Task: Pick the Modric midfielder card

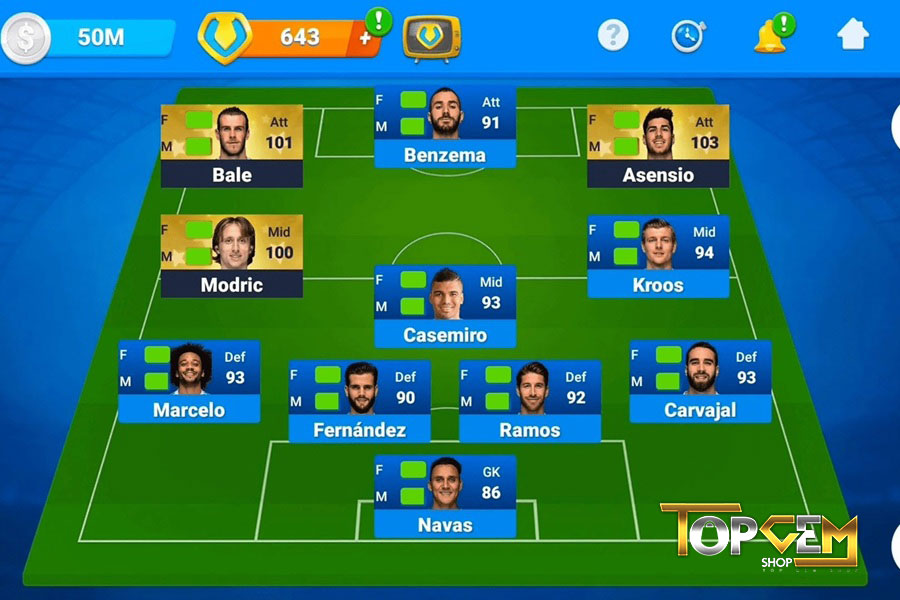Action: [232, 256]
